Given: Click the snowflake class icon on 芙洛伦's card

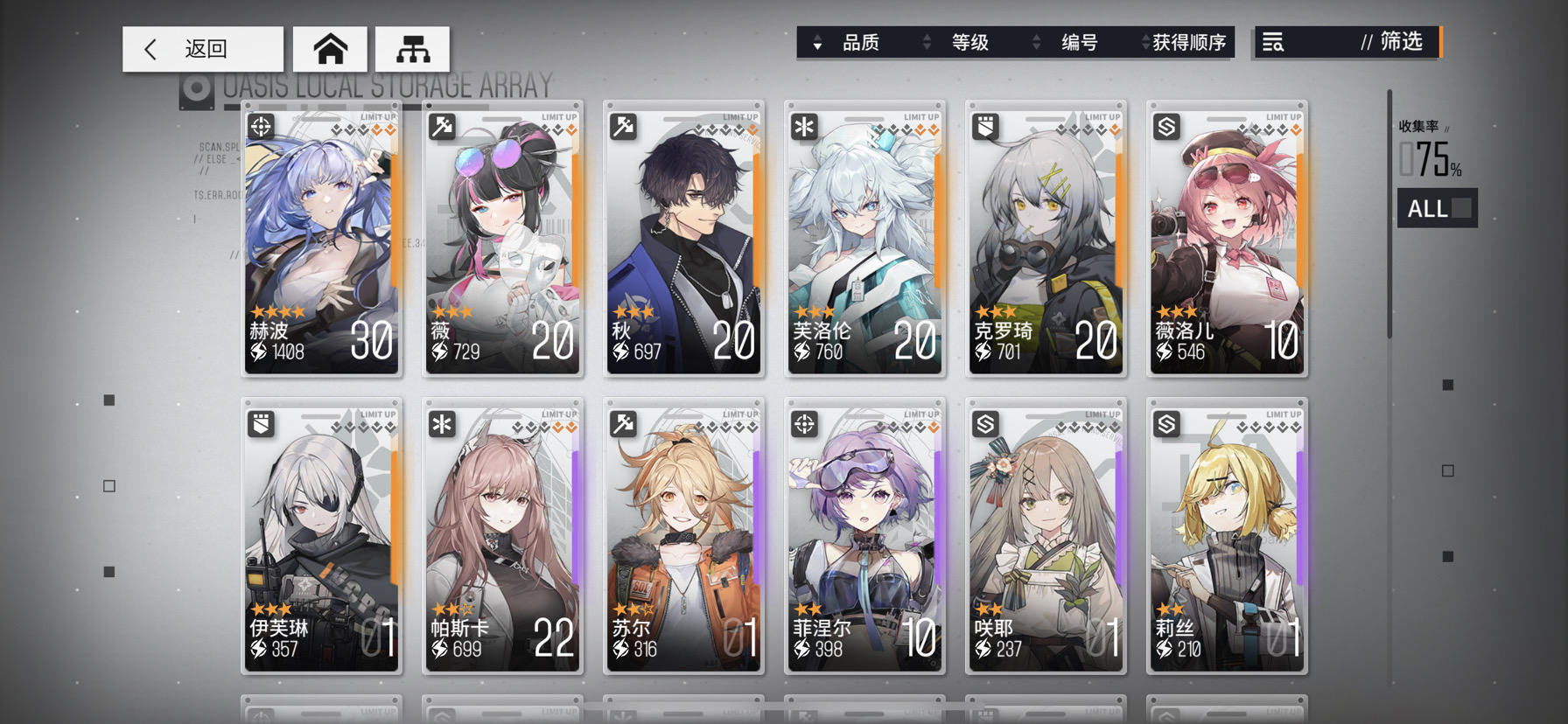Looking at the screenshot, I should [x=803, y=126].
